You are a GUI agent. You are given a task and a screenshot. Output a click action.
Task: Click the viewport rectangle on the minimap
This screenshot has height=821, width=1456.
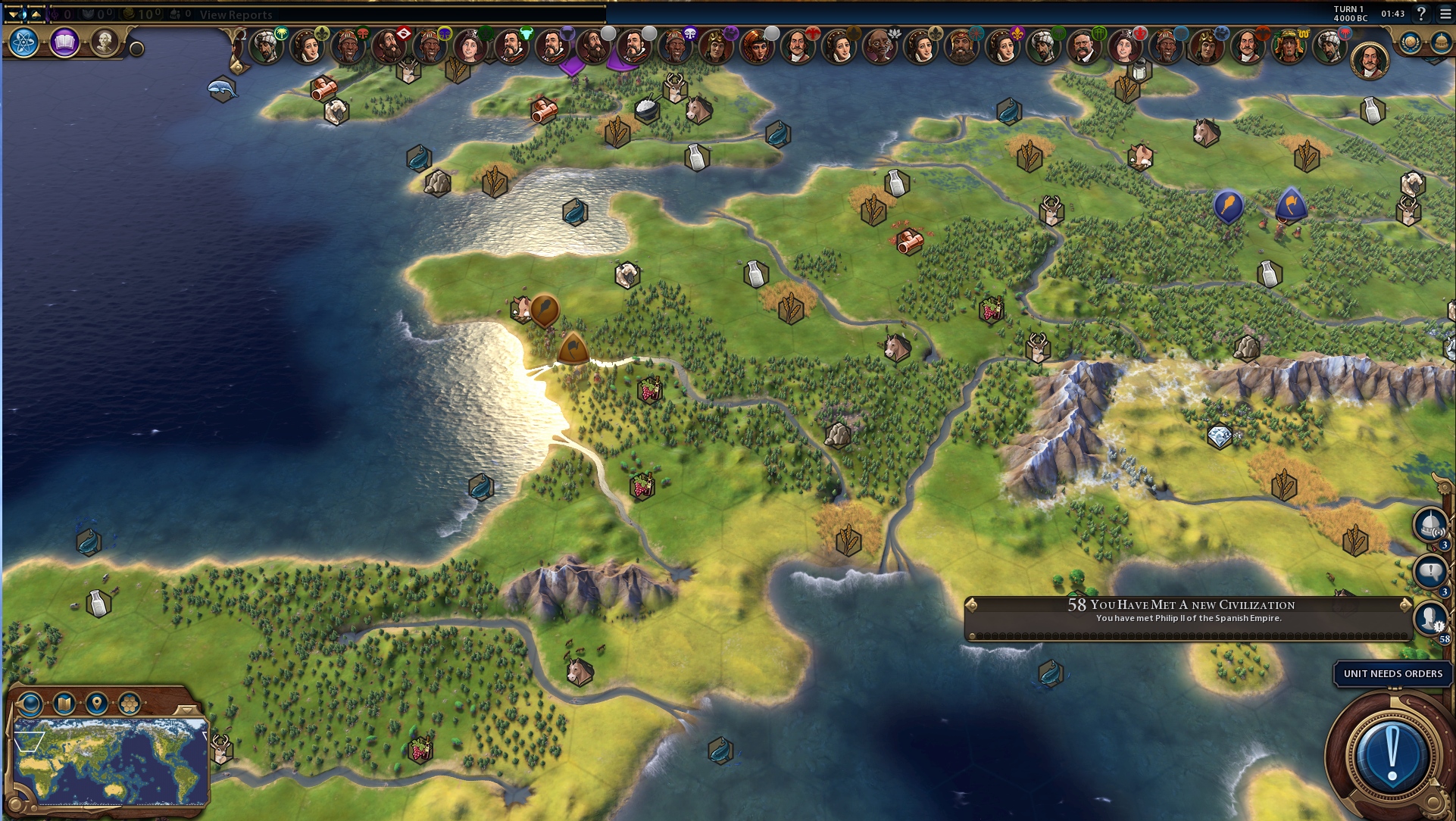pos(28,741)
